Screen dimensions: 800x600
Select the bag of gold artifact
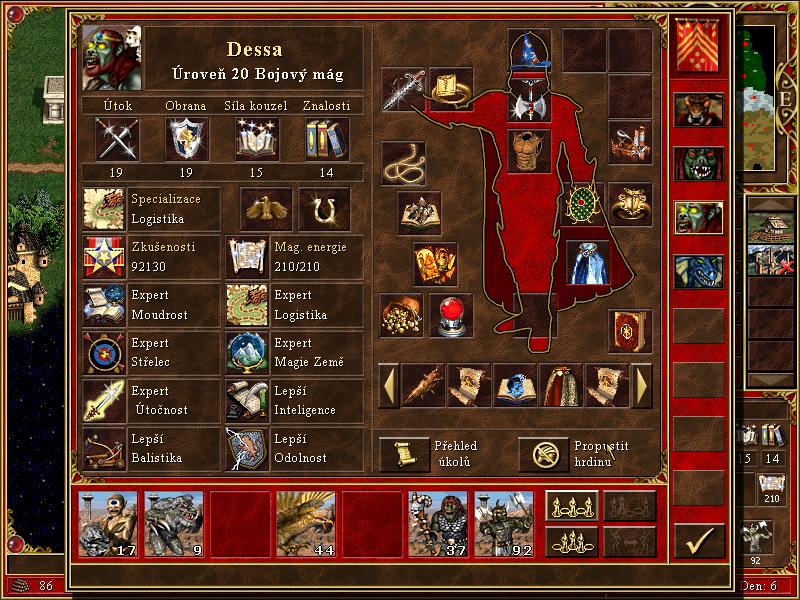pos(402,315)
